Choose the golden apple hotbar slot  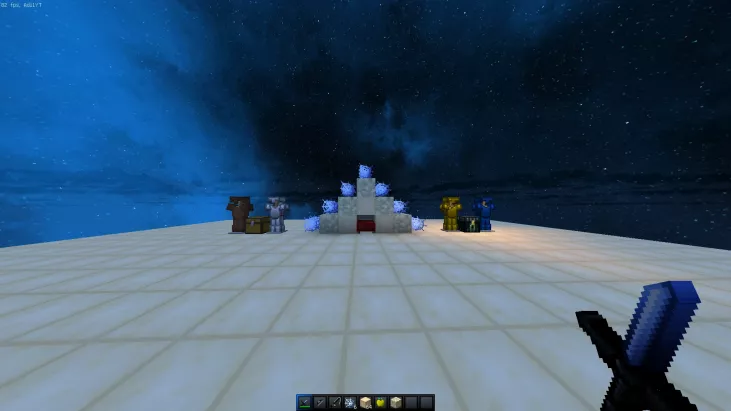(380, 402)
